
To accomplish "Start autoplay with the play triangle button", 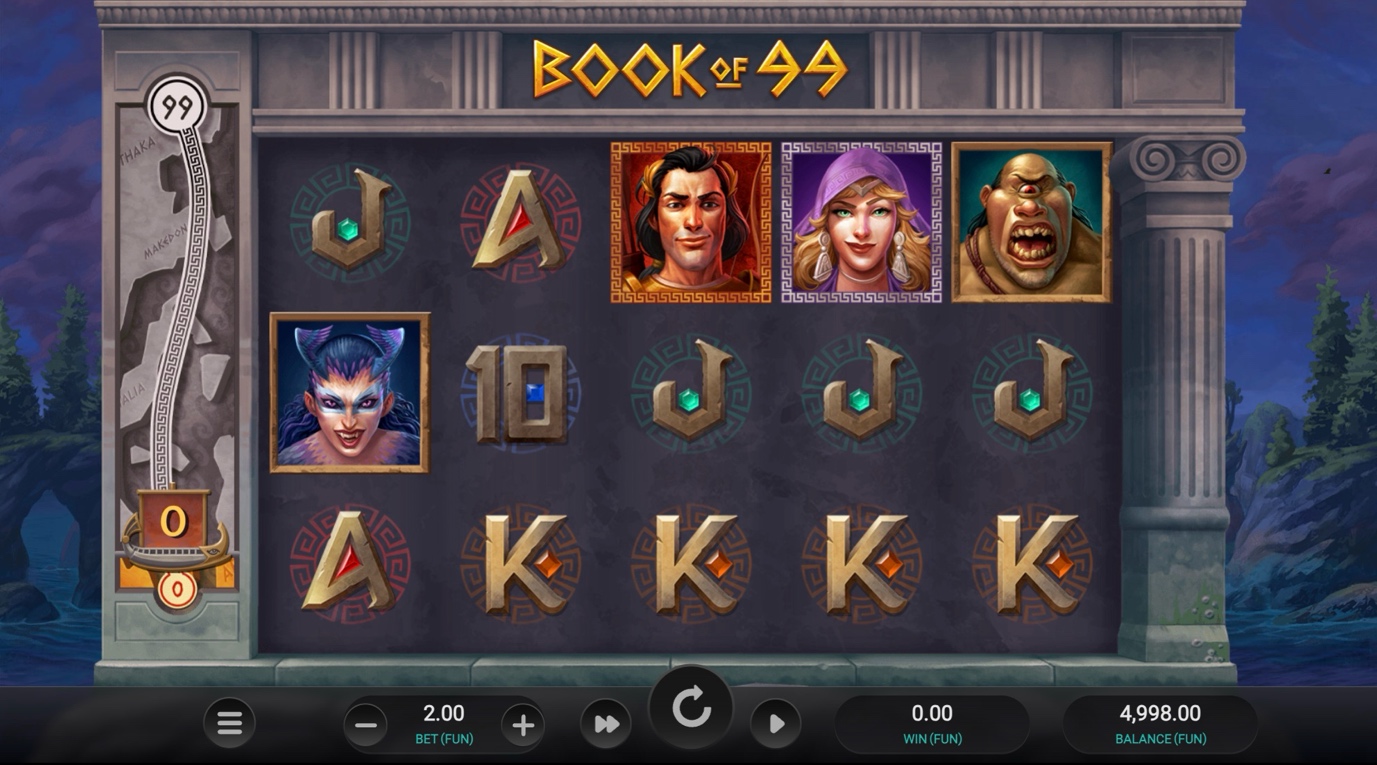I will 776,724.
